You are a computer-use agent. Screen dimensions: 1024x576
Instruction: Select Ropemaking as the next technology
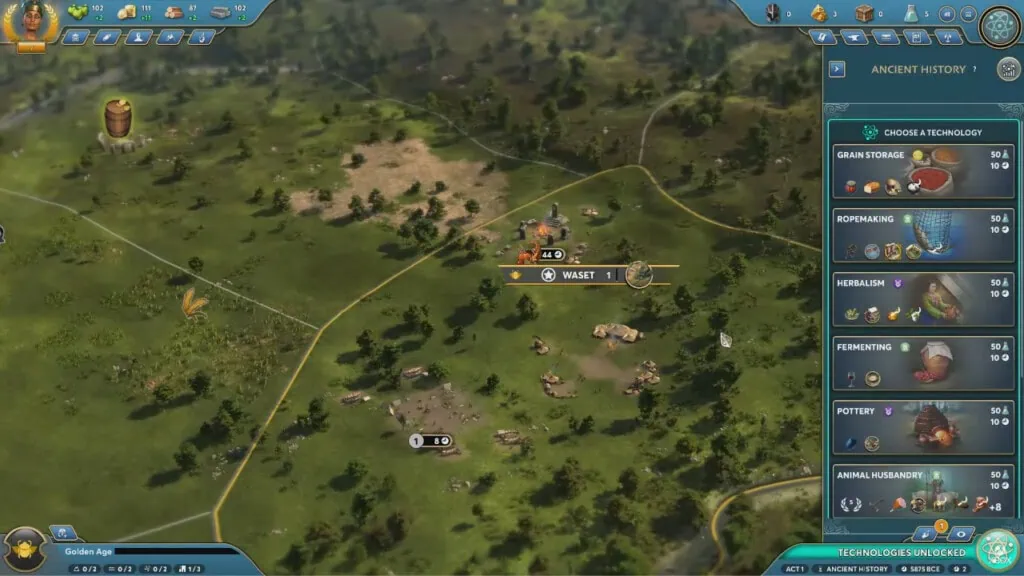tap(923, 235)
